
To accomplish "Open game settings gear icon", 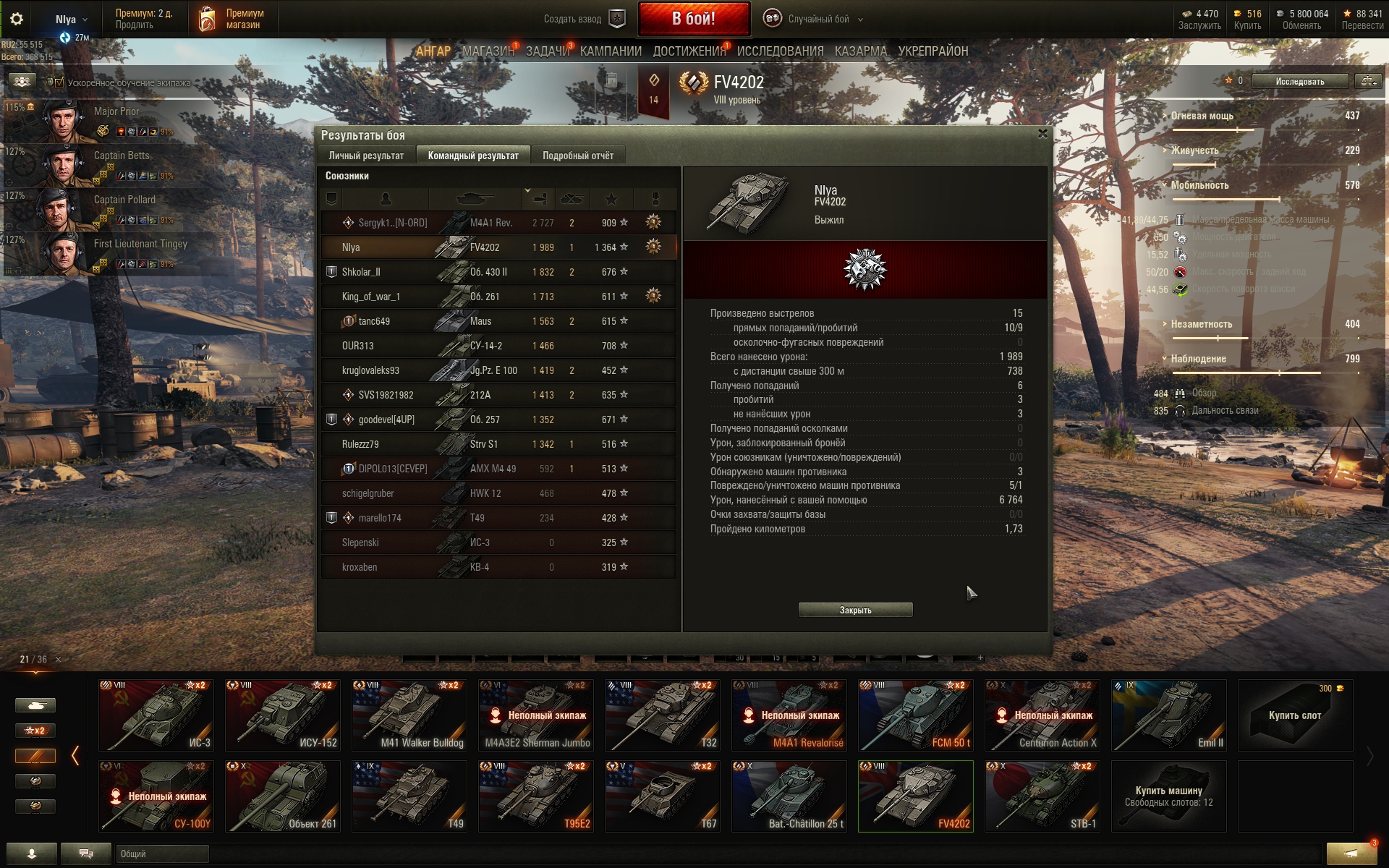I will (17, 20).
